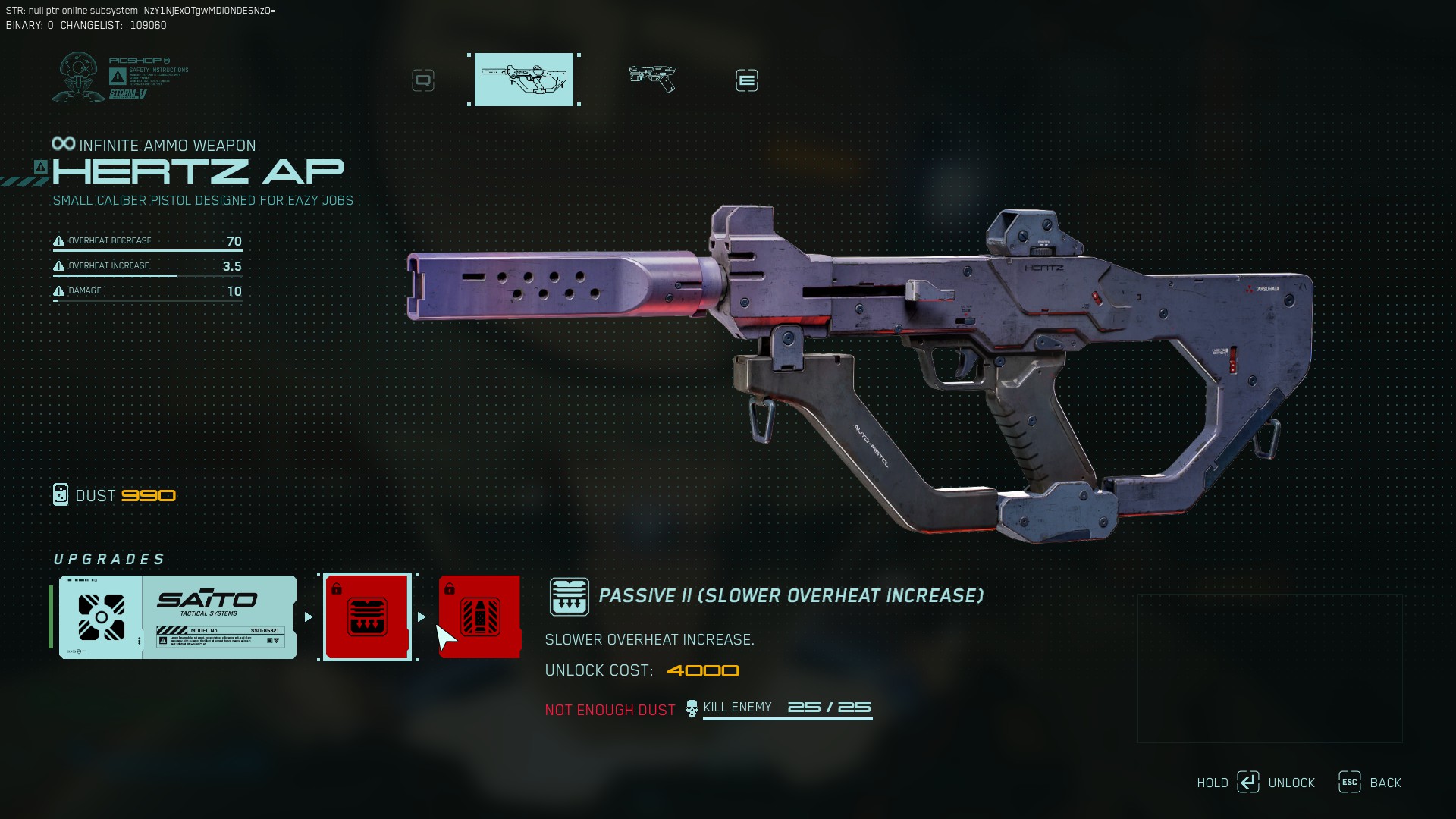Select the Saito Tactical Systems base upgrade

(x=178, y=617)
